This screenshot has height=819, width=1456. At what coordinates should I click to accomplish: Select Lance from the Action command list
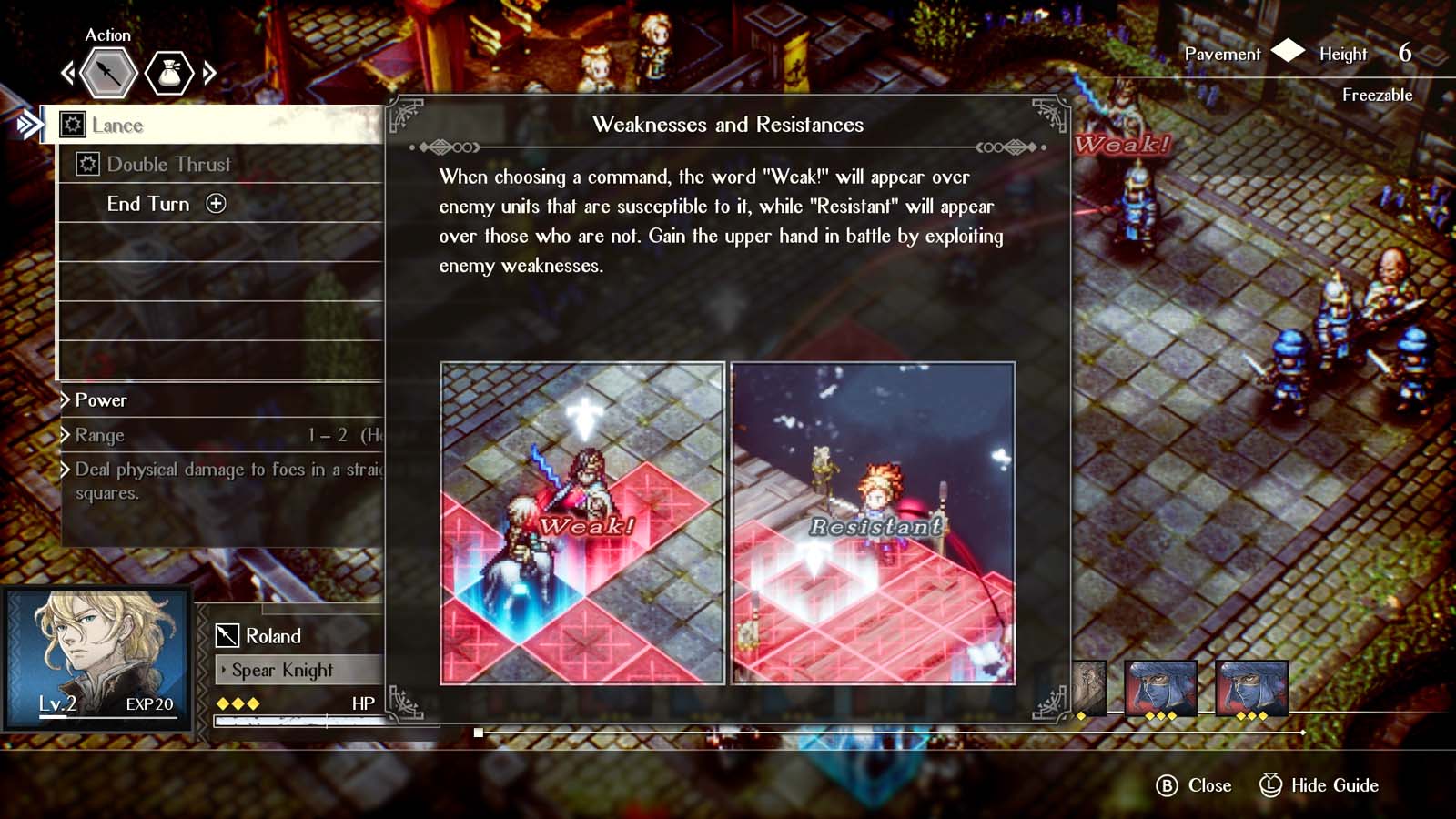[118, 126]
